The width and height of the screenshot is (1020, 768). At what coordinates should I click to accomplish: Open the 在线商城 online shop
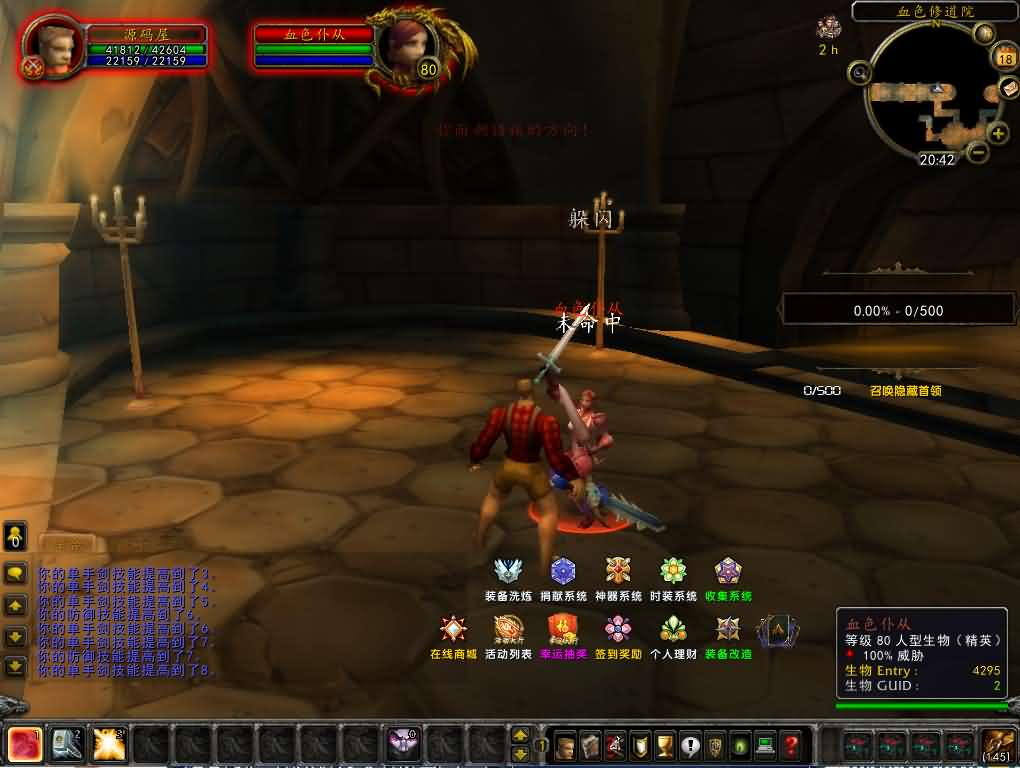pyautogui.click(x=453, y=630)
